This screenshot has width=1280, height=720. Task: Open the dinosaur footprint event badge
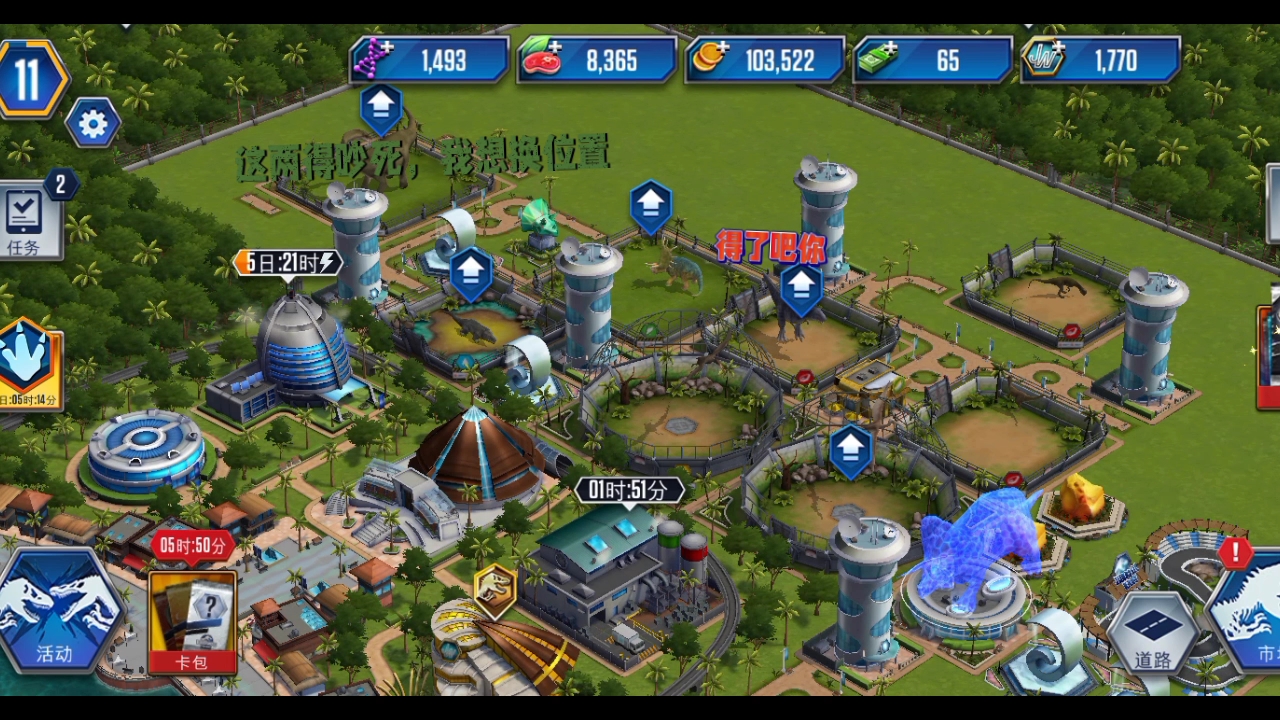(28, 362)
